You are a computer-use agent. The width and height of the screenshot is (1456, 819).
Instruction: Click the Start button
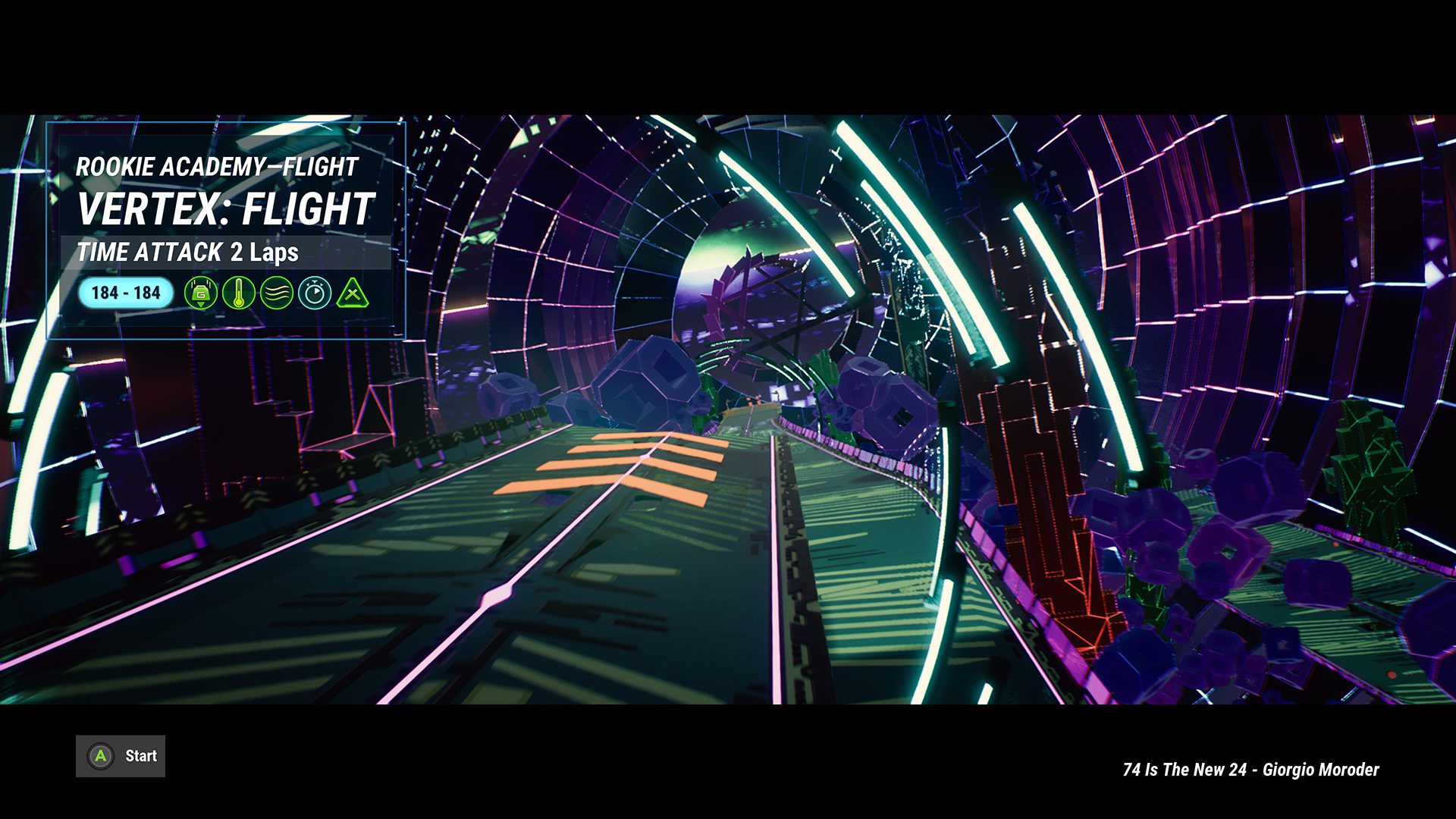(x=120, y=756)
